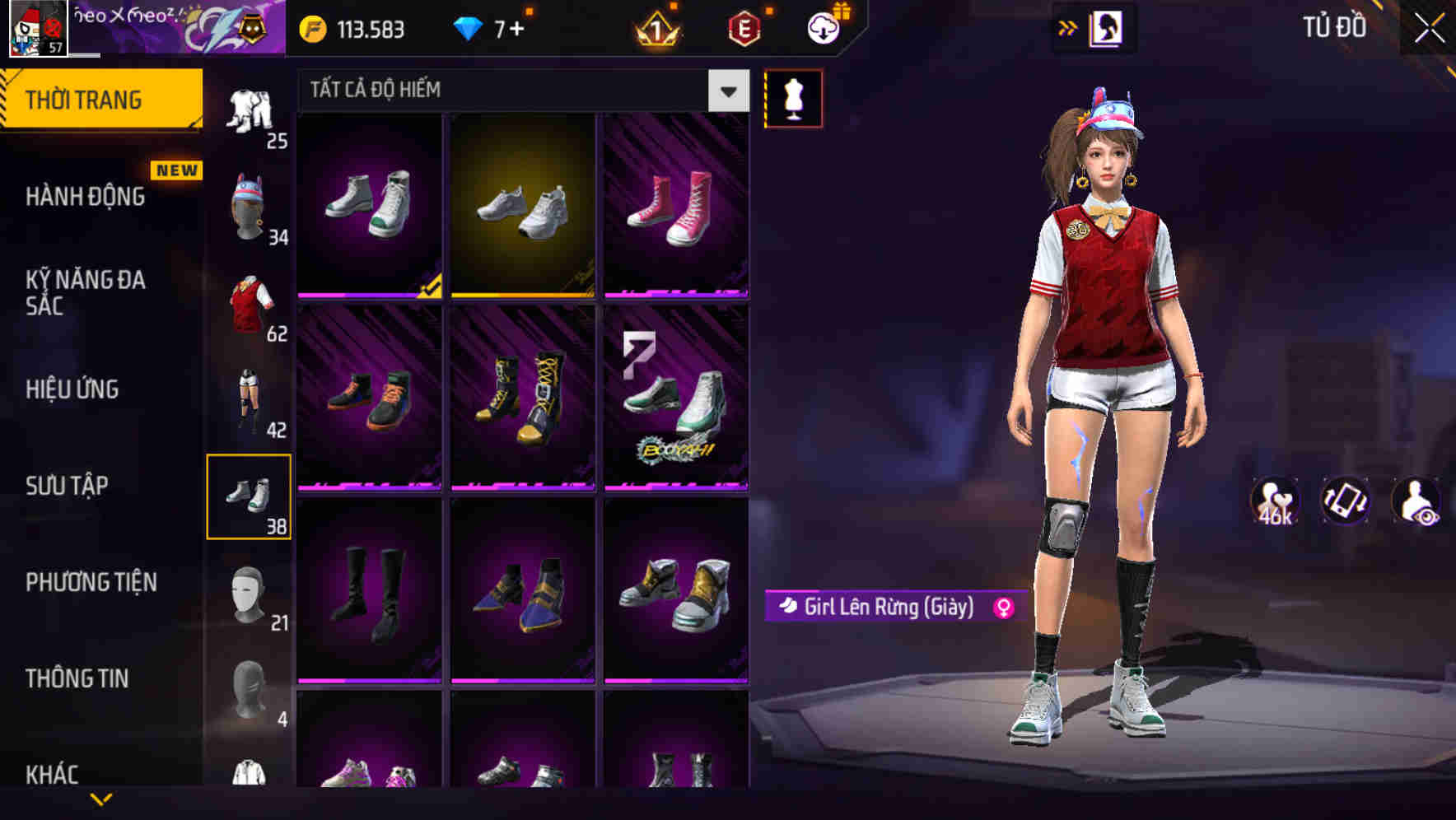The height and width of the screenshot is (820, 1456).
Task: Click the double-arrow collapse chevron near top right
Action: pos(1066,28)
